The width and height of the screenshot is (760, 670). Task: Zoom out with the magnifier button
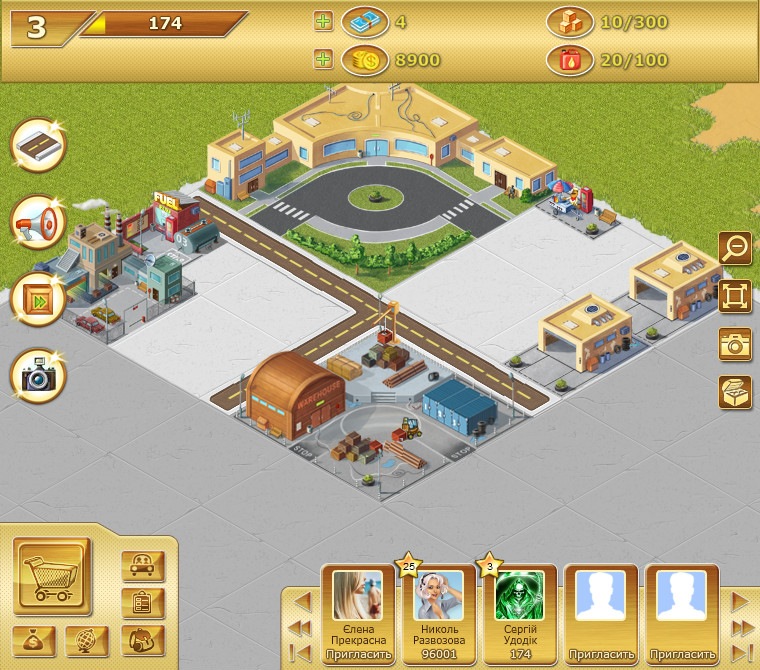pos(735,246)
